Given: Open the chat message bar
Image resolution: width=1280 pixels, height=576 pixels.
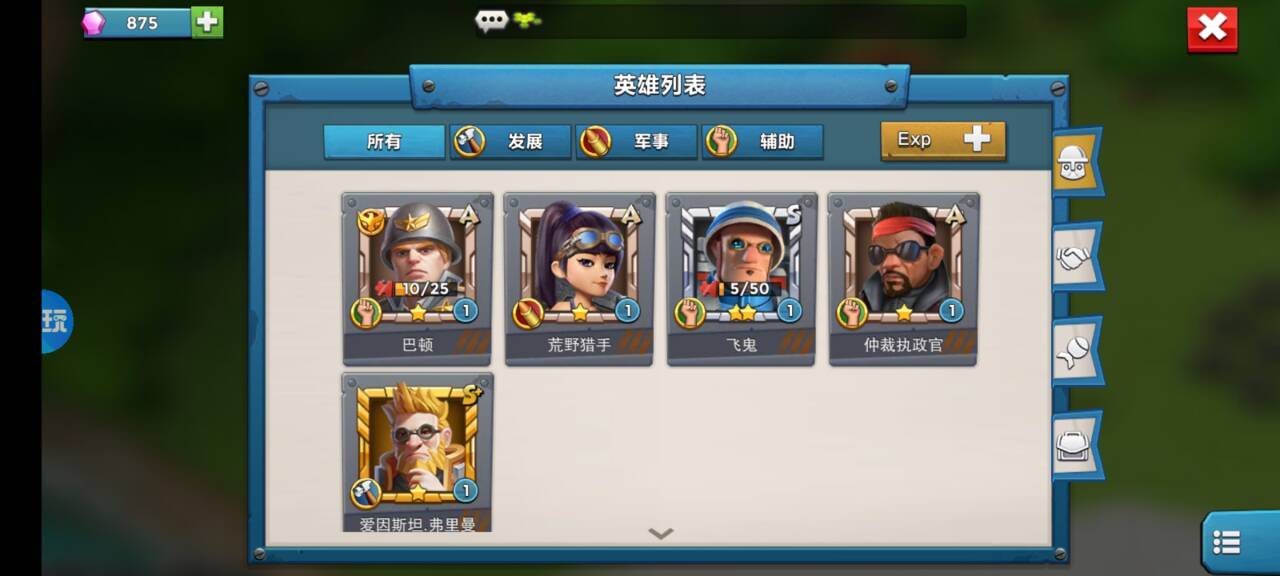Looking at the screenshot, I should tap(720, 20).
